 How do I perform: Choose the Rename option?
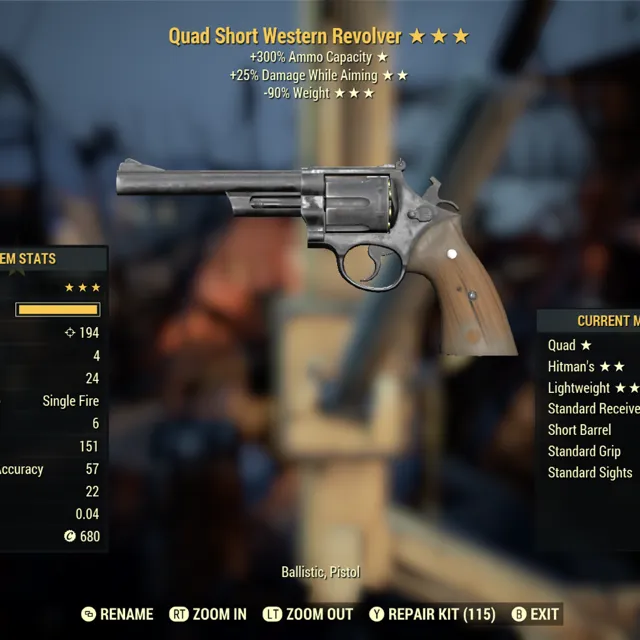point(117,614)
